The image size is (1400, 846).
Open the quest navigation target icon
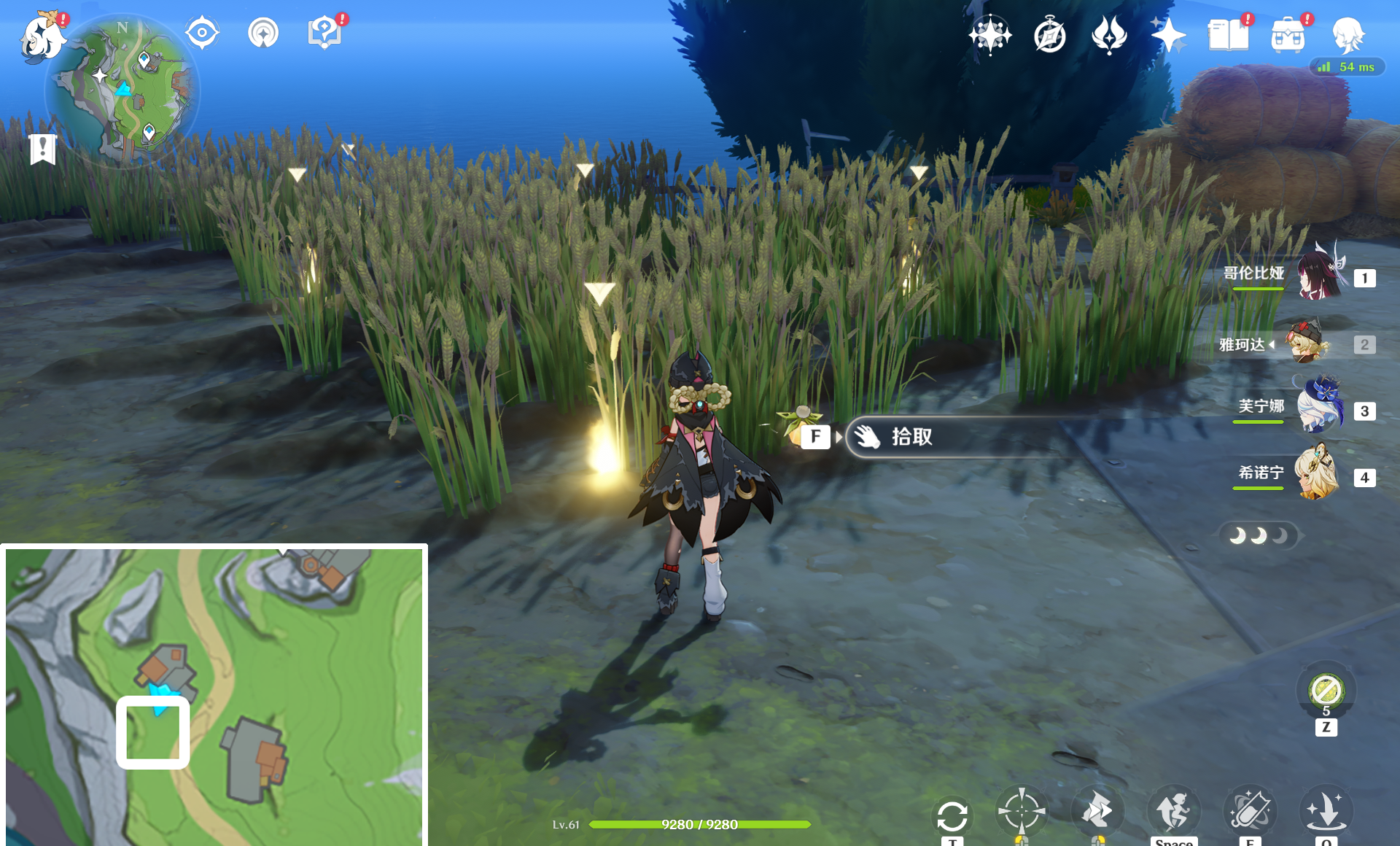pos(202,33)
